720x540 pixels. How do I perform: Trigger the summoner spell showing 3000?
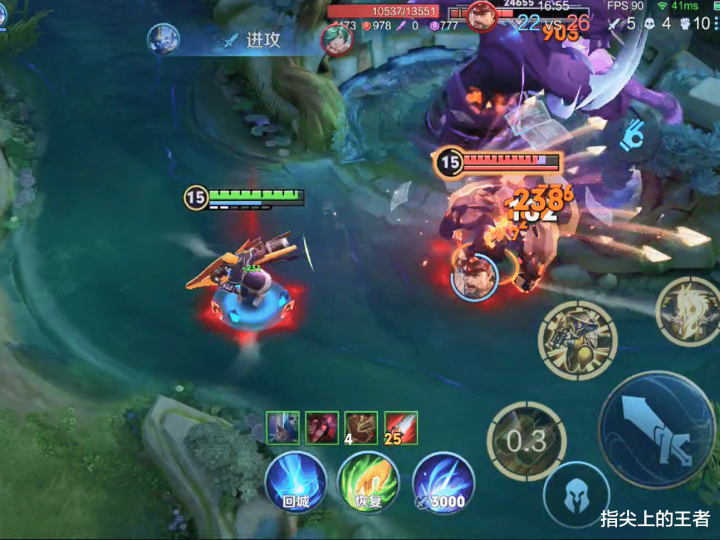pyautogui.click(x=443, y=483)
